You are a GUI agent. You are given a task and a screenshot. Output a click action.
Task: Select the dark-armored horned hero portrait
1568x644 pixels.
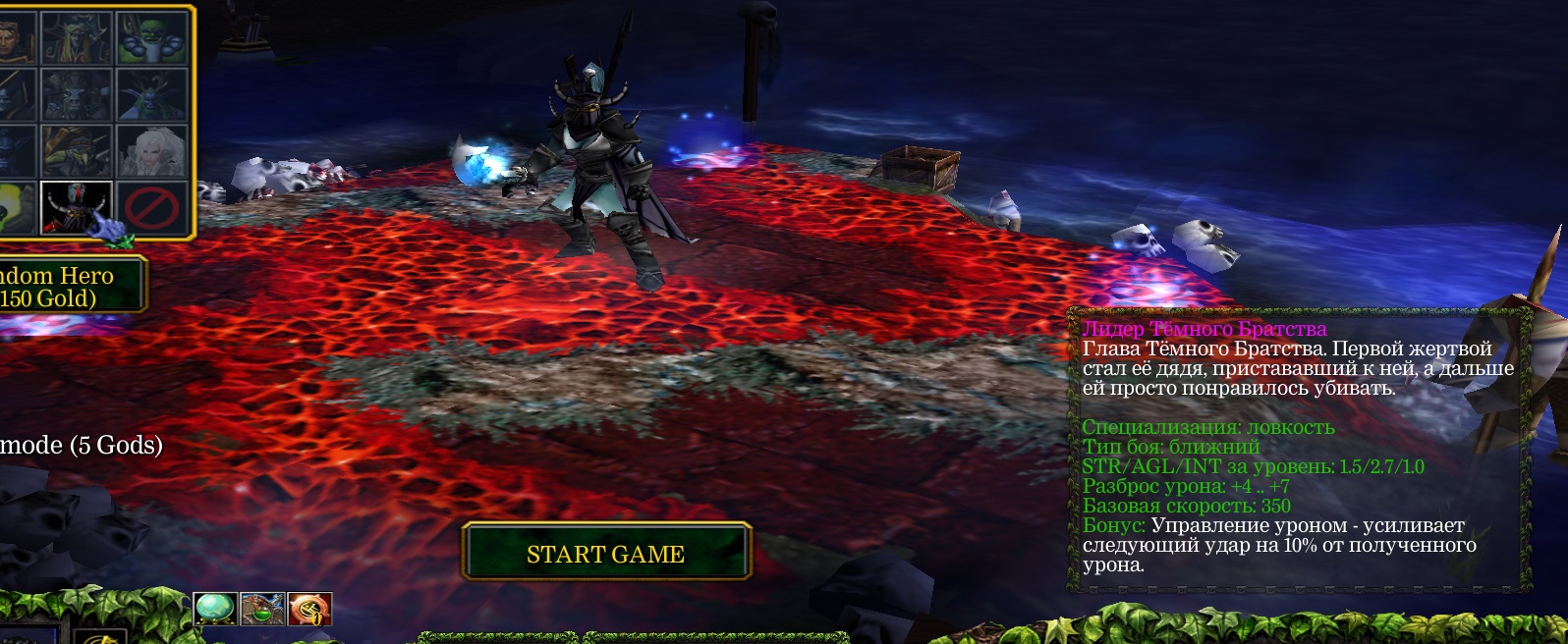(77, 207)
